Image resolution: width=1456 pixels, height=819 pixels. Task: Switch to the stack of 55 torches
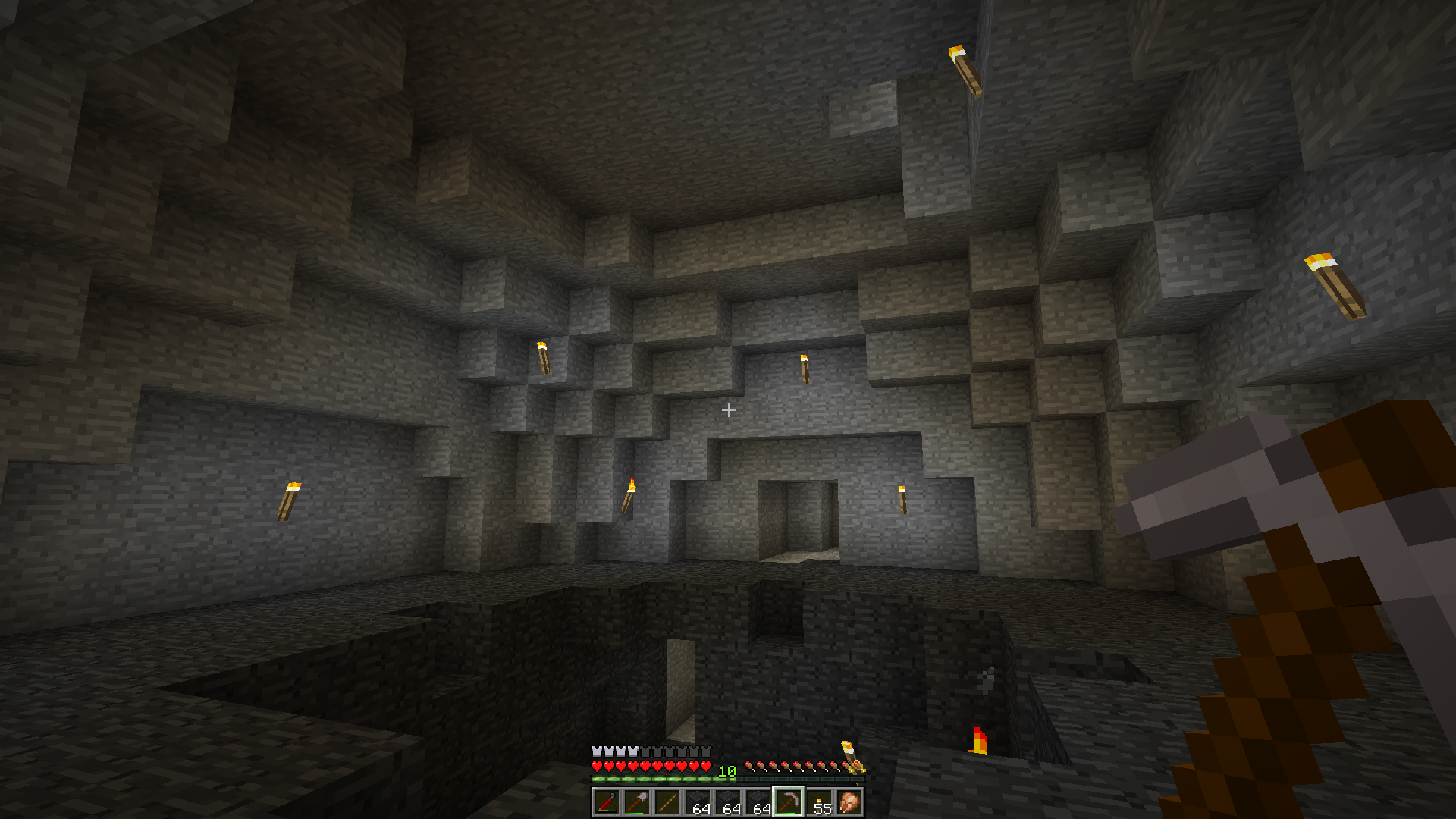coord(819,802)
